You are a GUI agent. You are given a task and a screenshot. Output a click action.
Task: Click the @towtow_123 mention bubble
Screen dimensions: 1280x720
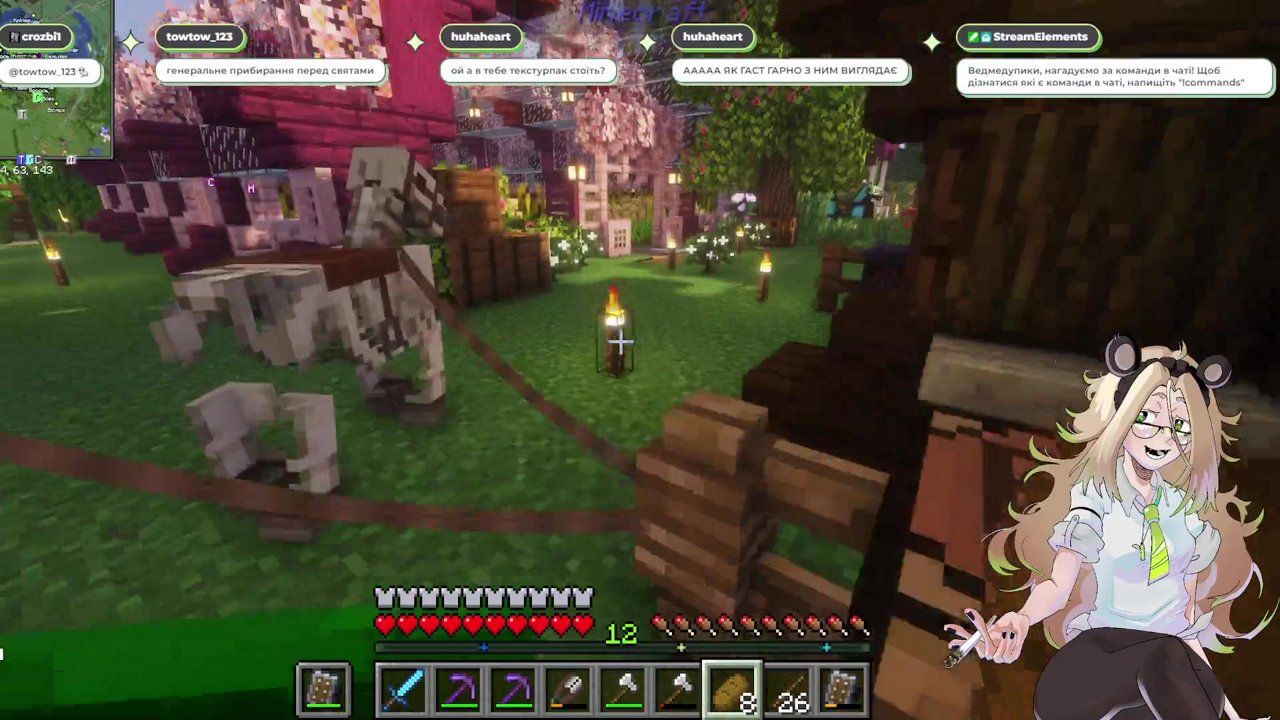click(48, 71)
